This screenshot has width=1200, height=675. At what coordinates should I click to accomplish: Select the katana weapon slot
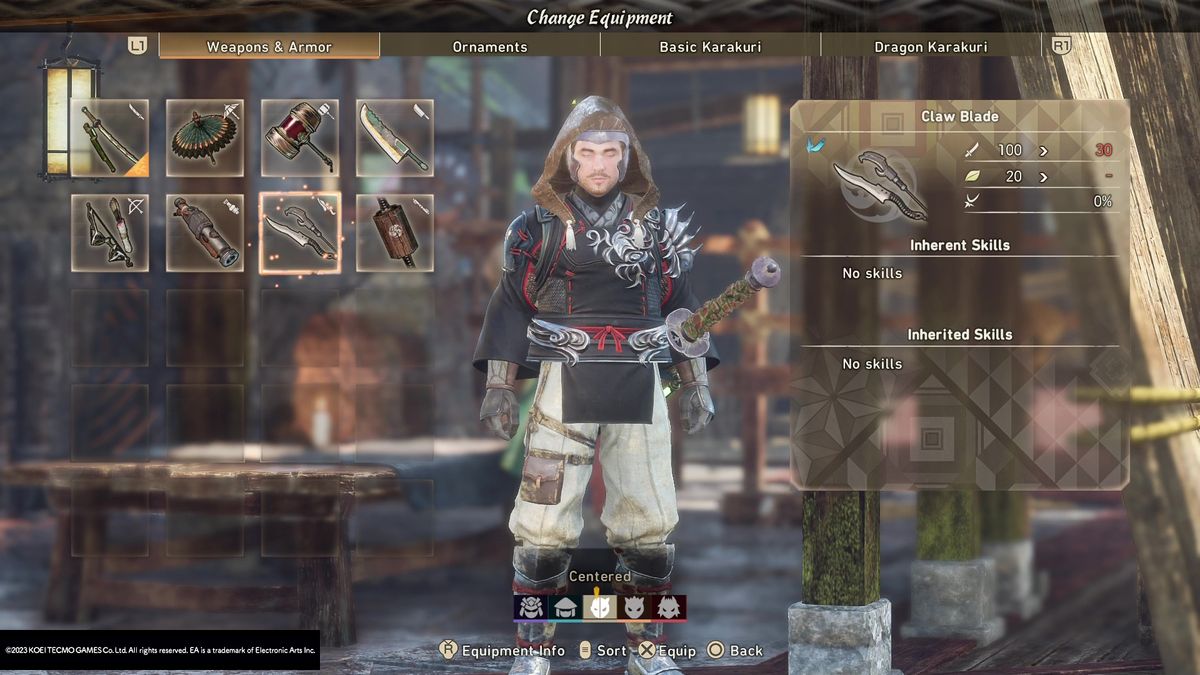(x=110, y=138)
